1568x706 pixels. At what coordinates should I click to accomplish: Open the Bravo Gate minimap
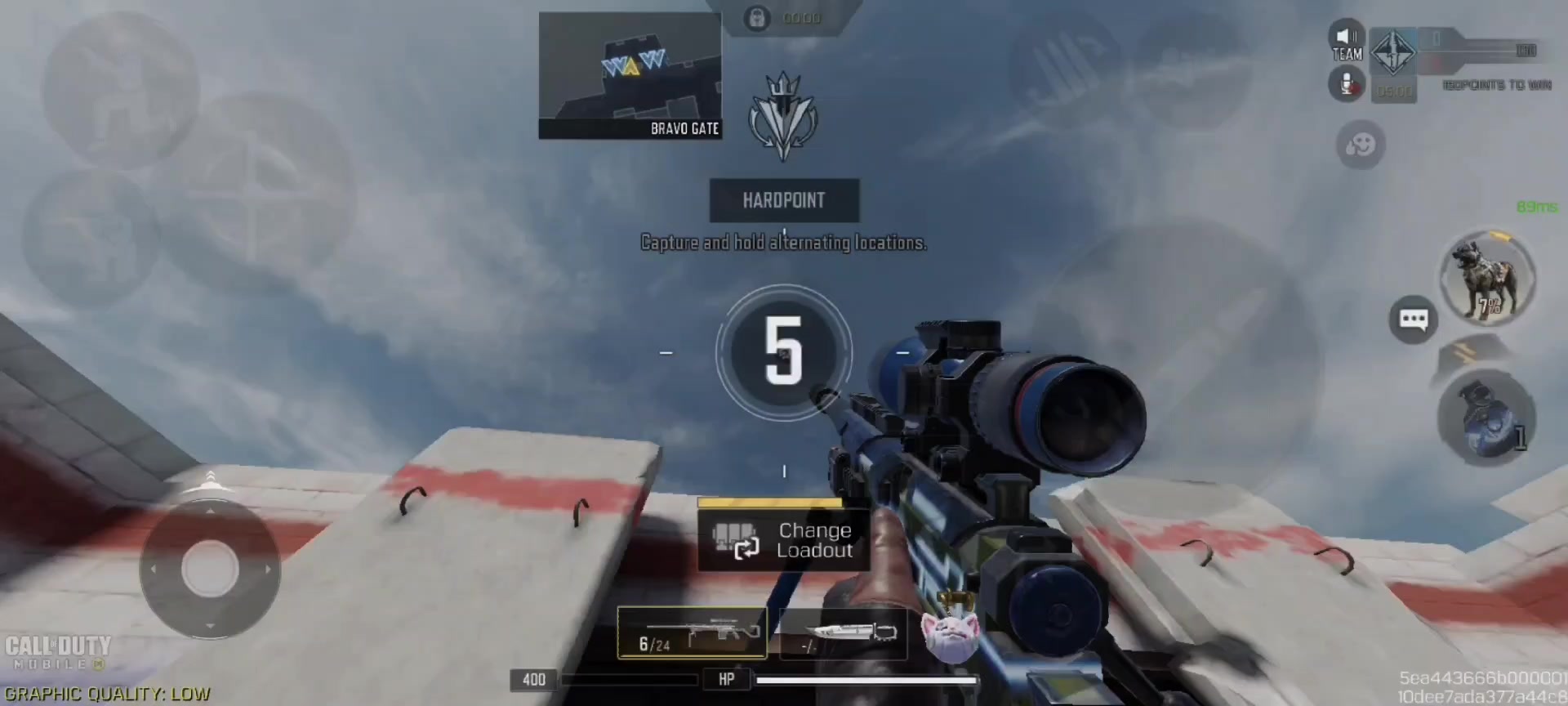pos(630,75)
